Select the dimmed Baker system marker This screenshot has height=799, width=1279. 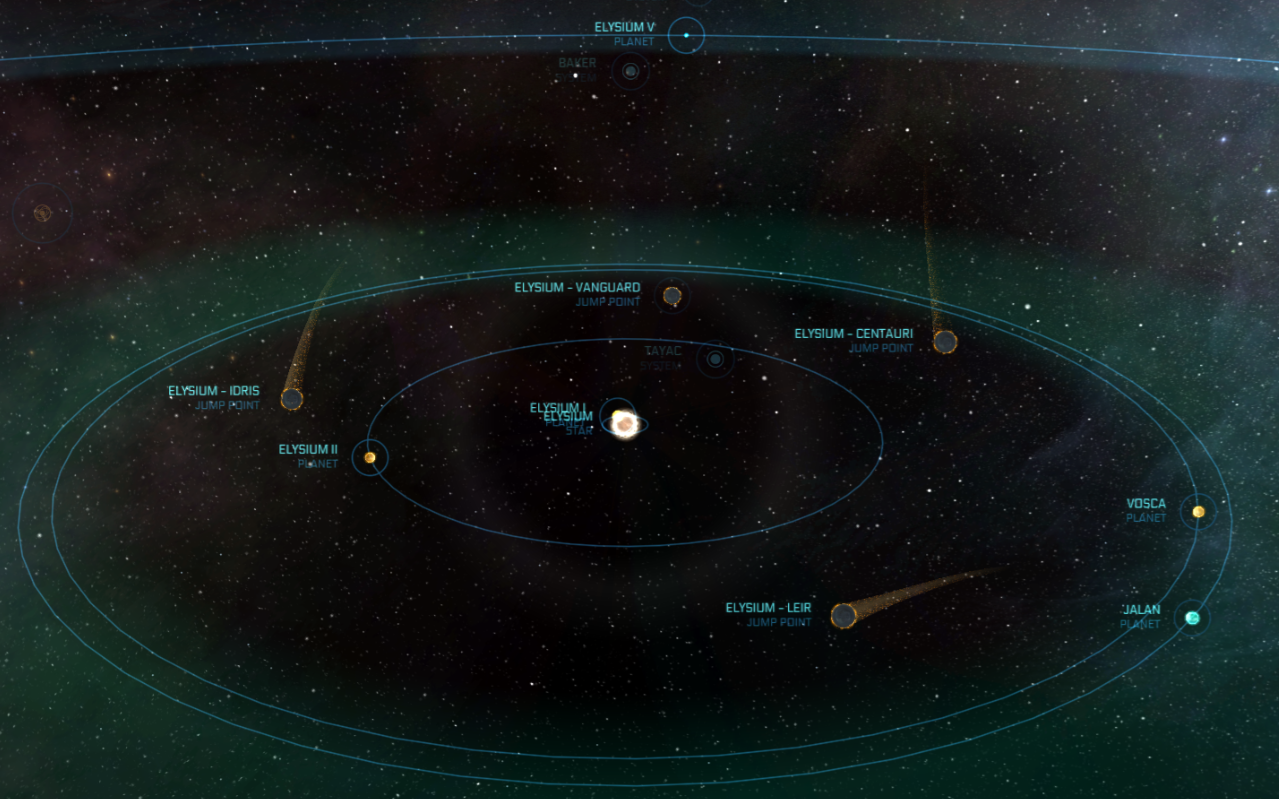[x=630, y=71]
